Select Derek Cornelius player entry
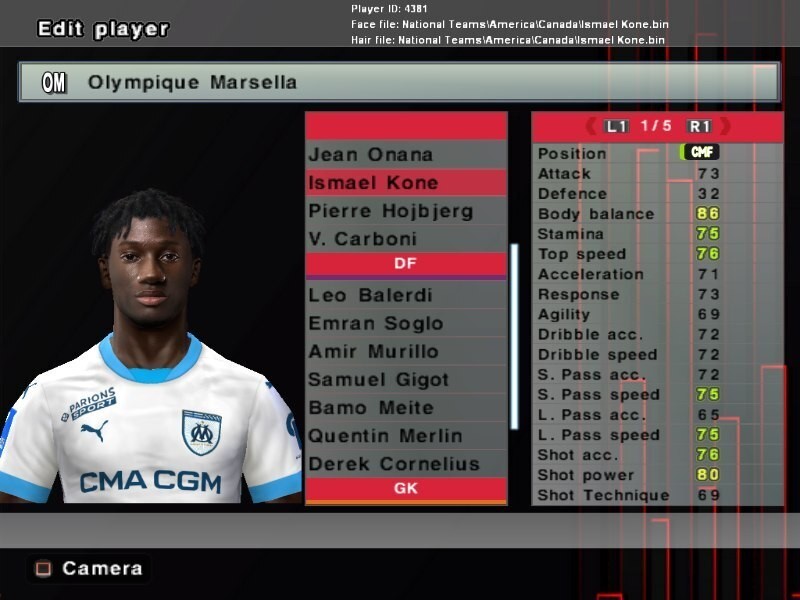The width and height of the screenshot is (800, 600). (405, 463)
